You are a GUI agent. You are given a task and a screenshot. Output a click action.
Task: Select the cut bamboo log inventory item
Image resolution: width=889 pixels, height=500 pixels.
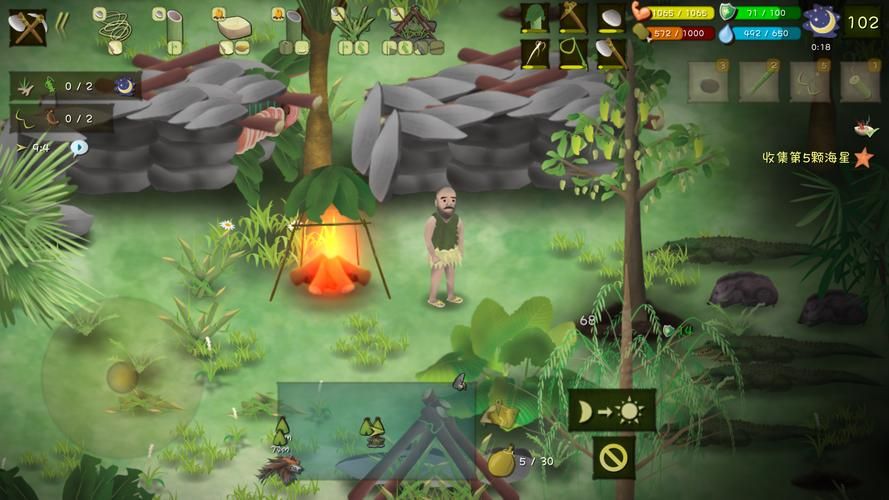(x=860, y=82)
